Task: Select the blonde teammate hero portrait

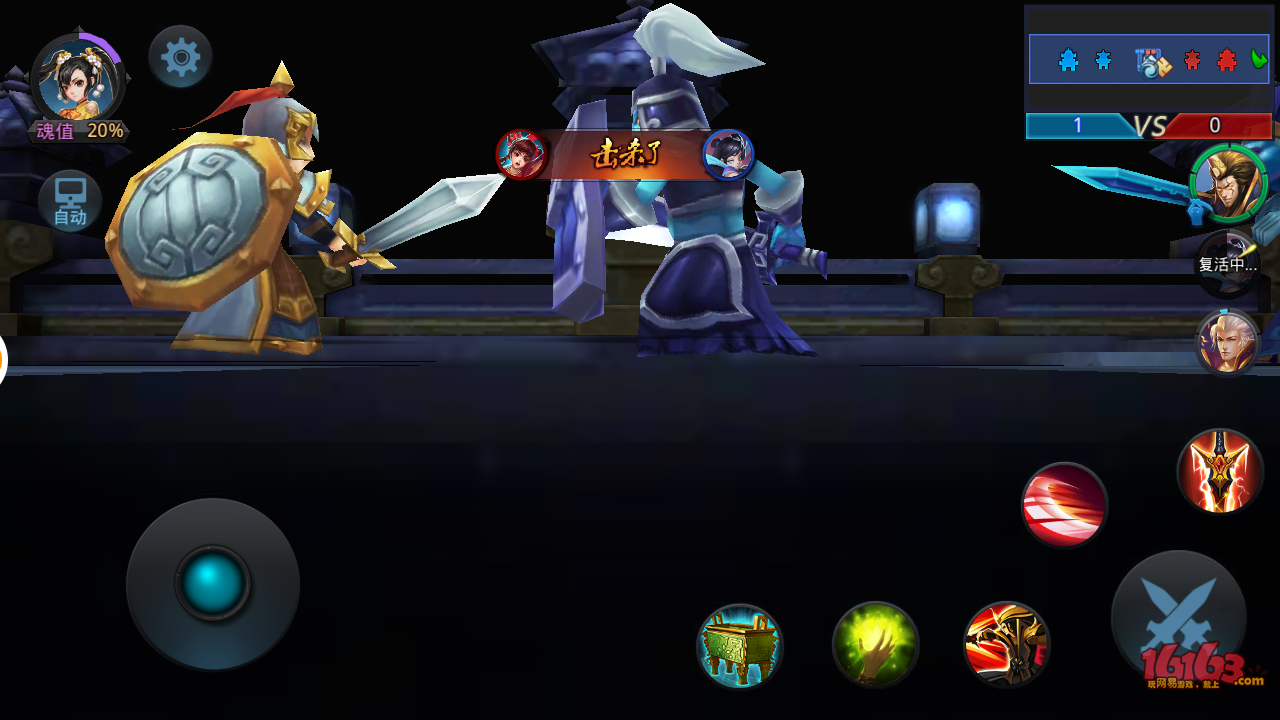Action: (x=1228, y=342)
